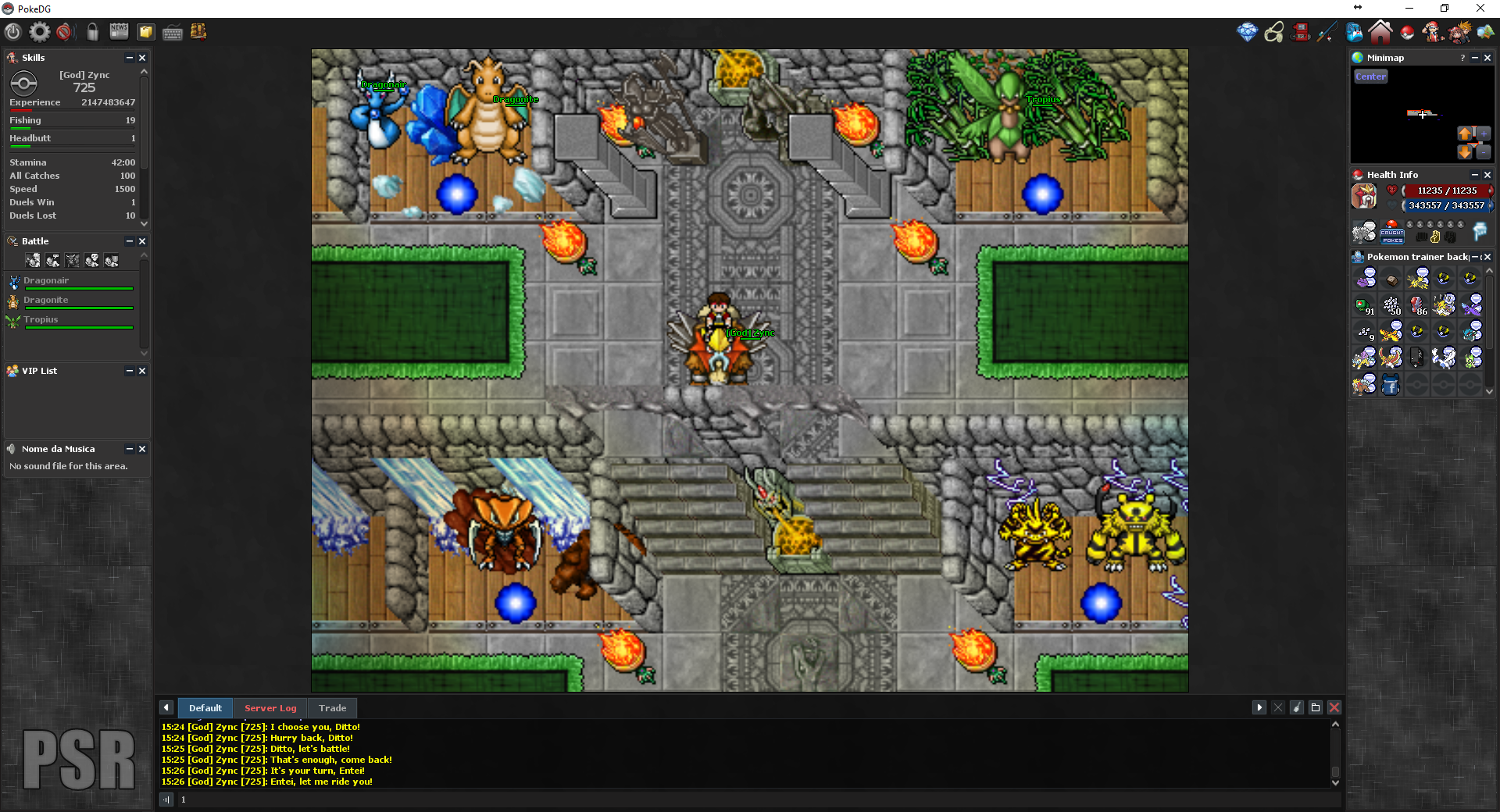The width and height of the screenshot is (1500, 812).
Task: Close the VIP List panel
Action: coord(142,371)
